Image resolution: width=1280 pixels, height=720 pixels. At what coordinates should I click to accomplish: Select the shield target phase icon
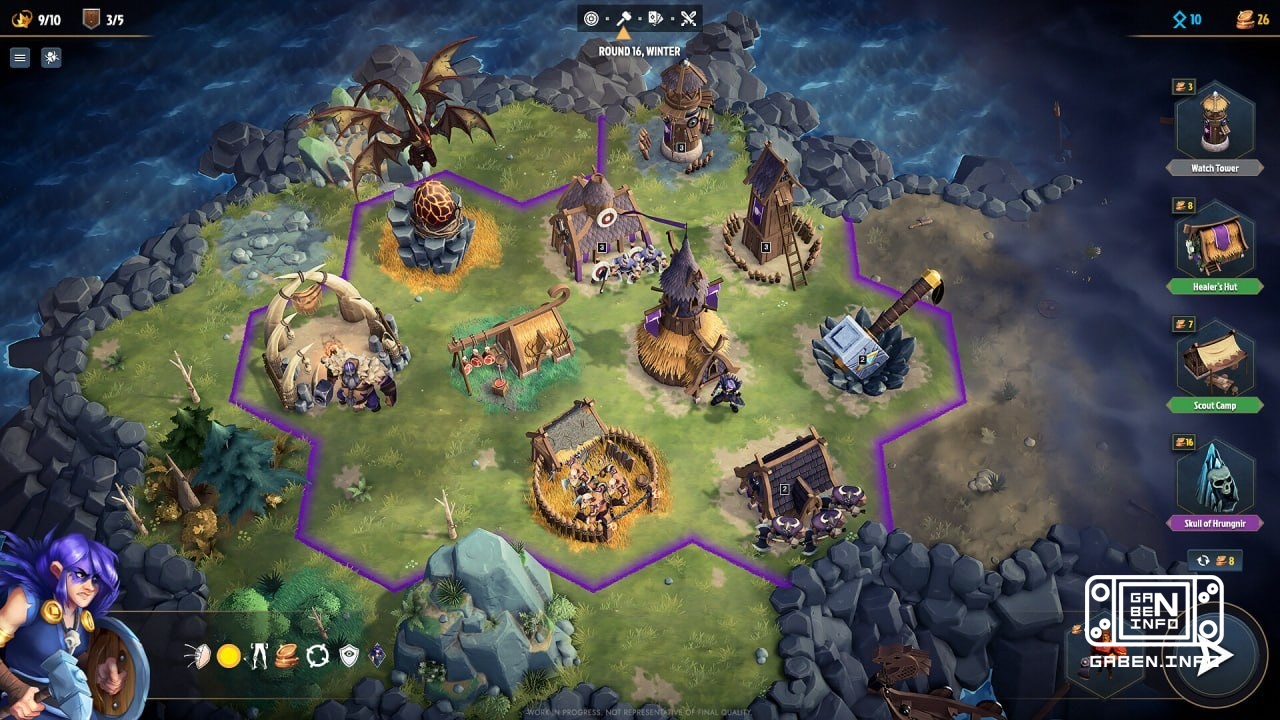click(x=591, y=17)
